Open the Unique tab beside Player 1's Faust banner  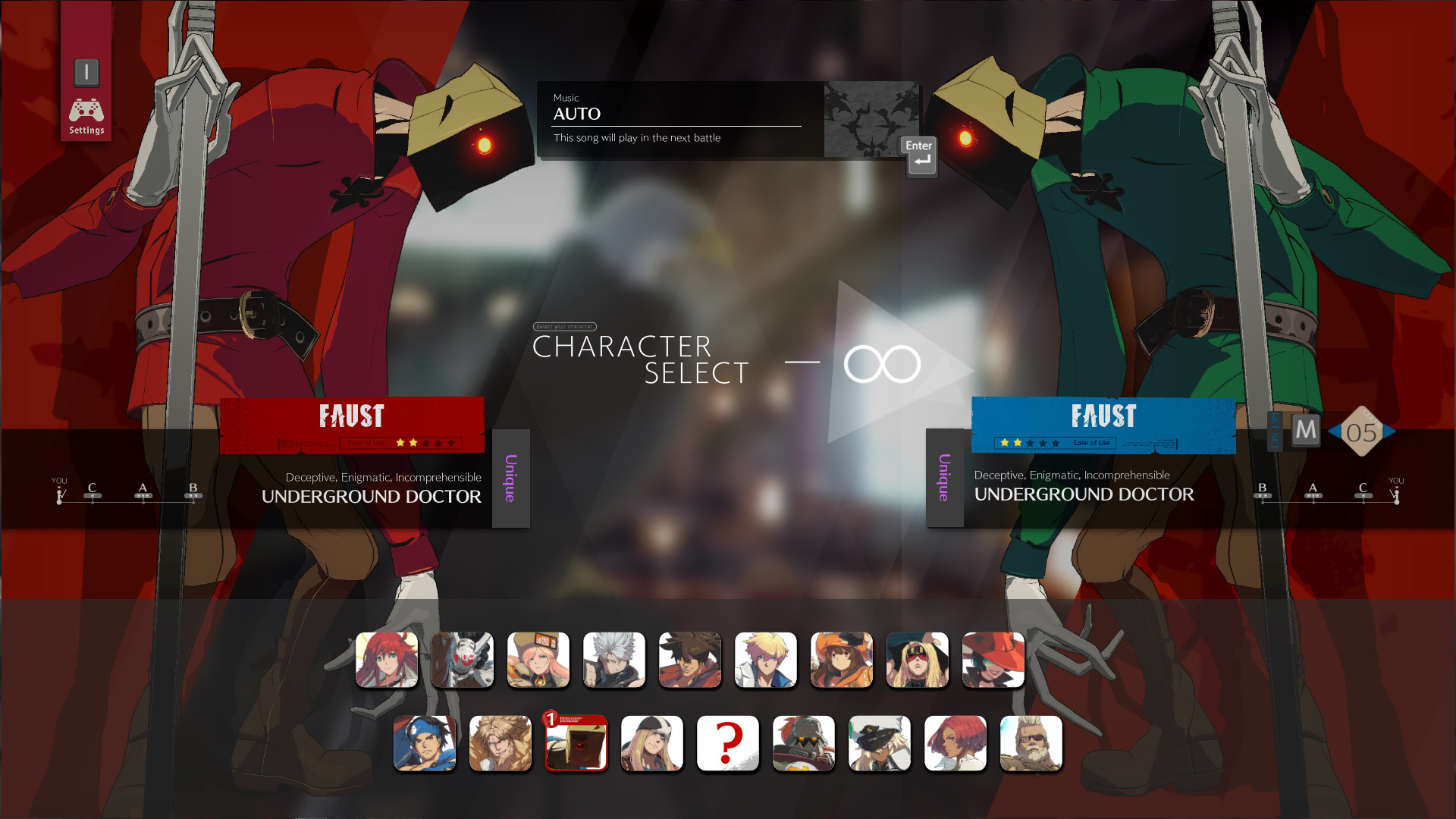pyautogui.click(x=510, y=478)
